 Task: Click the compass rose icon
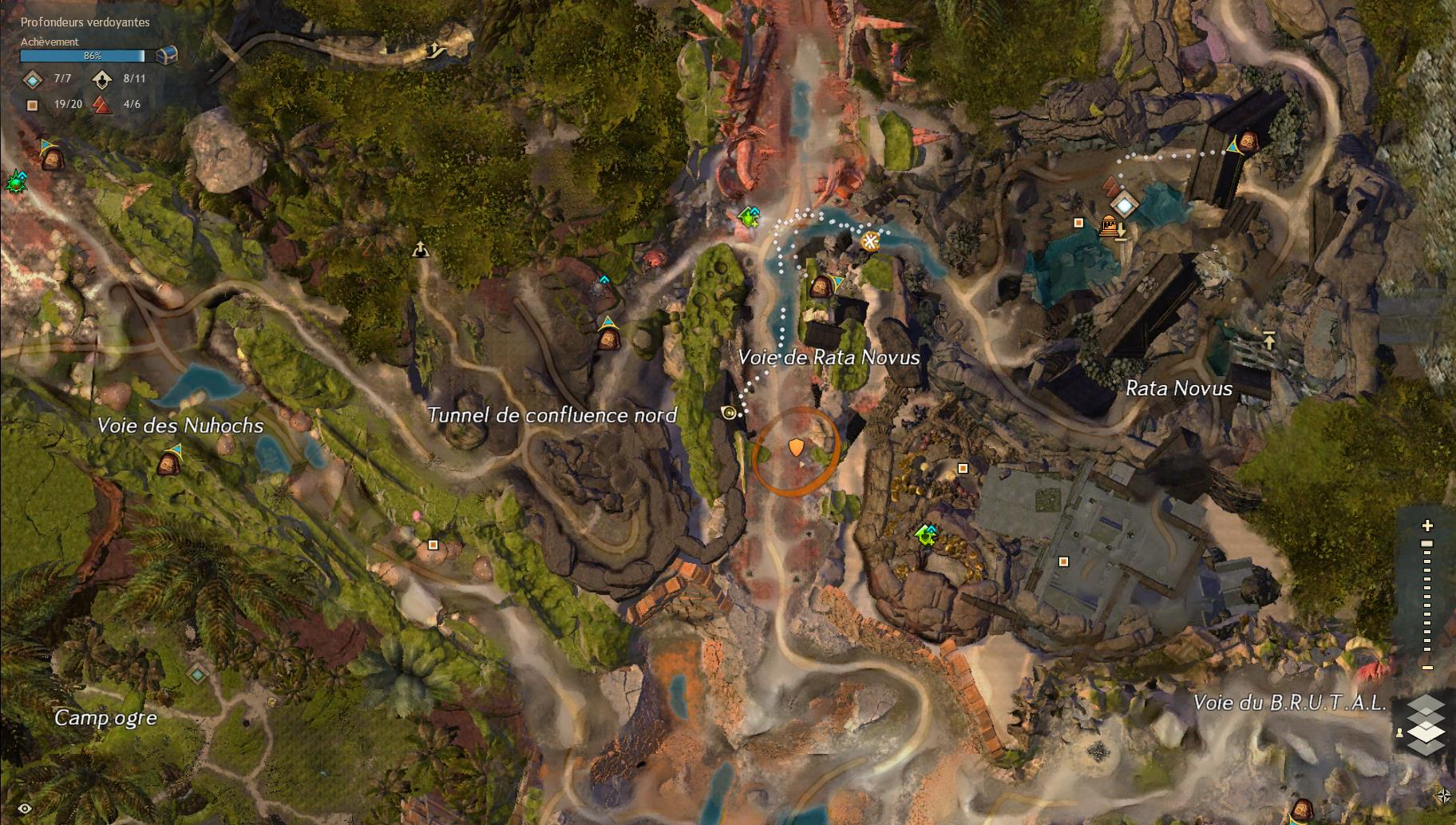pos(1442,795)
